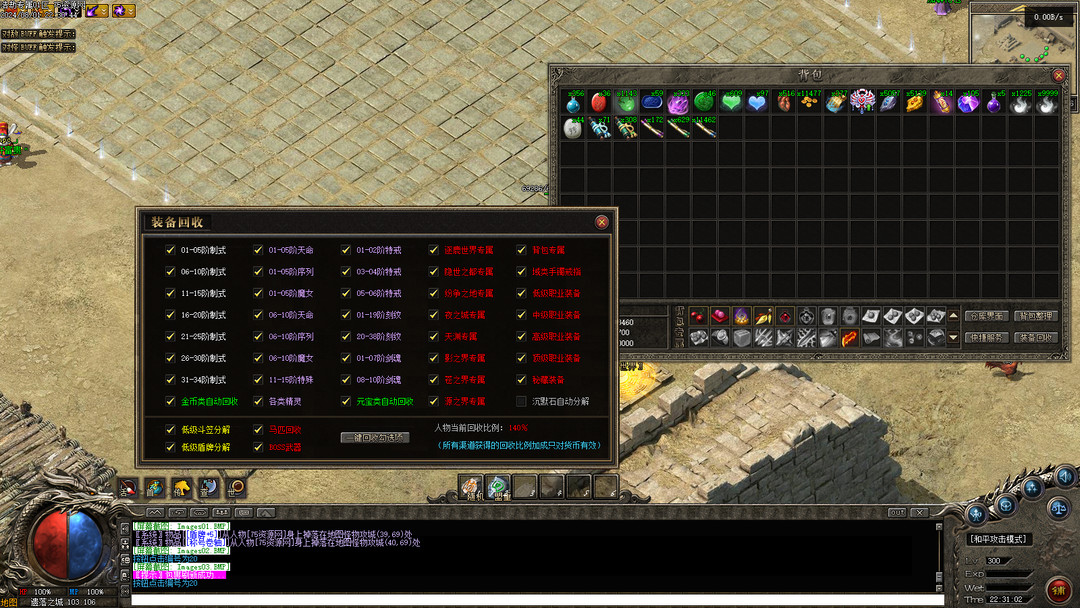Open 快捷服务 quick service
1080x608 pixels.
point(987,337)
